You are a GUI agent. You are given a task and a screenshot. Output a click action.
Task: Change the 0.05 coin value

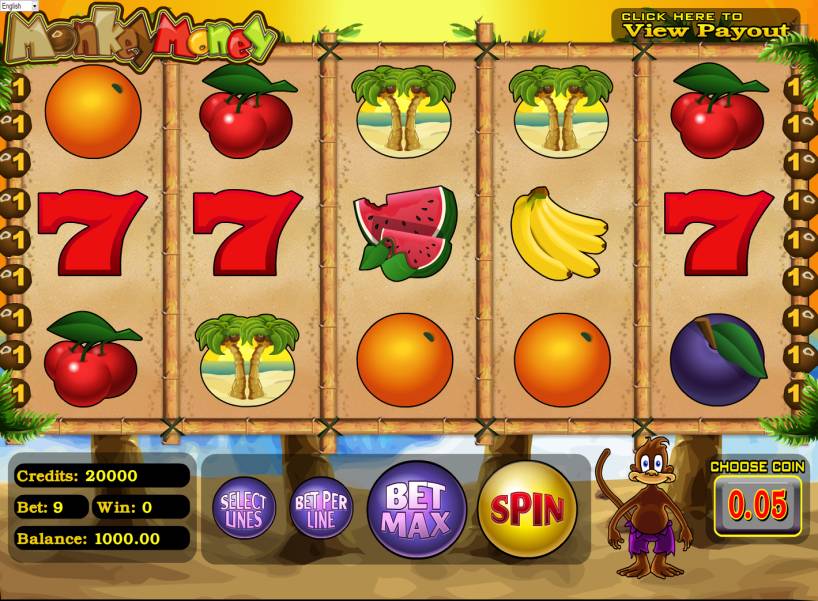[757, 505]
